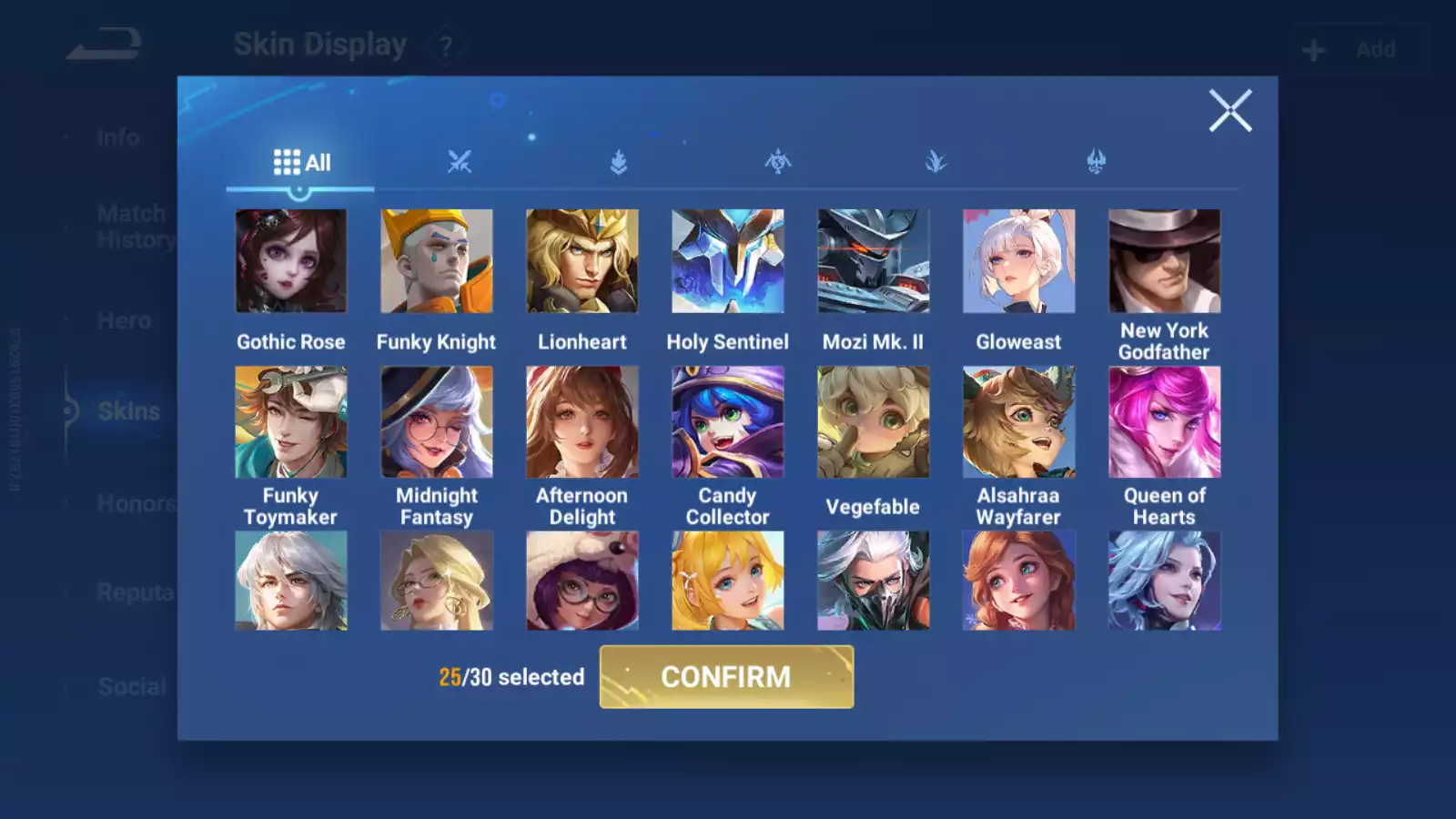Choose the Alsahraa Wayfarer skin
This screenshot has width=1456, height=819.
tap(1019, 422)
